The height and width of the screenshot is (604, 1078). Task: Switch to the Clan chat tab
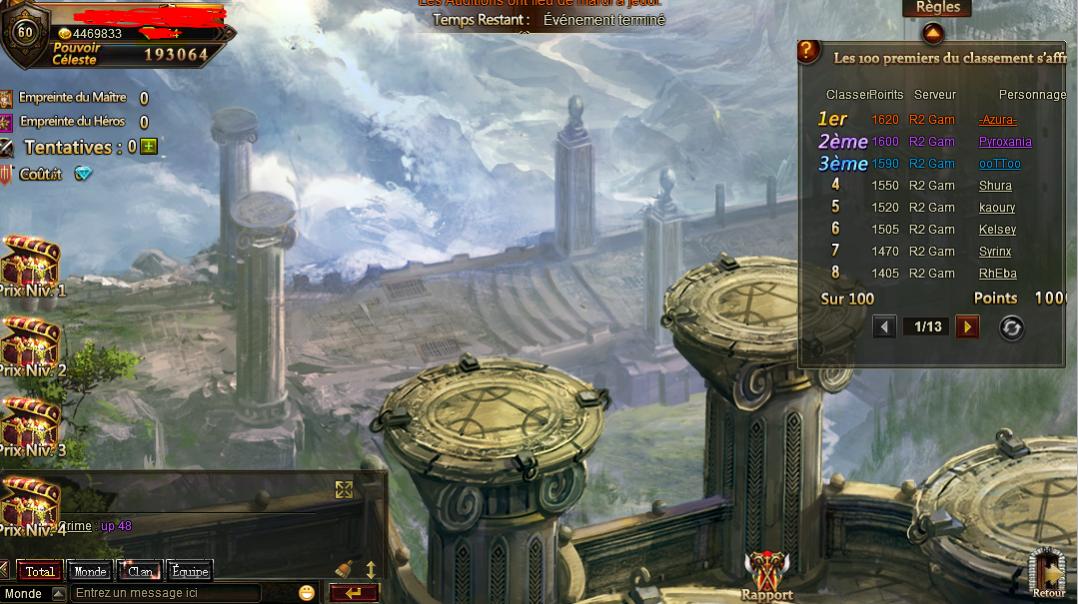point(140,572)
